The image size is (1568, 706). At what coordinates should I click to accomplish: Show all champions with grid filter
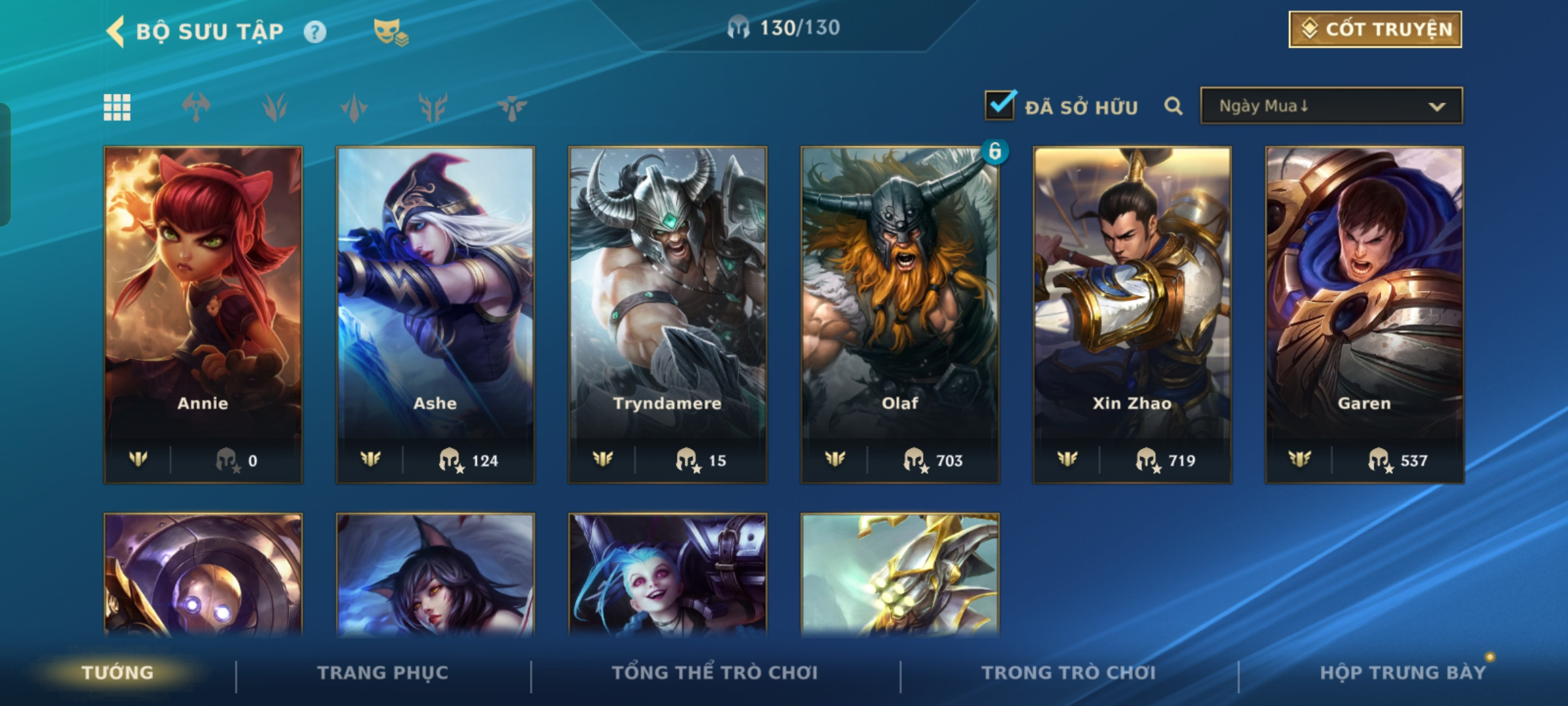tap(117, 107)
